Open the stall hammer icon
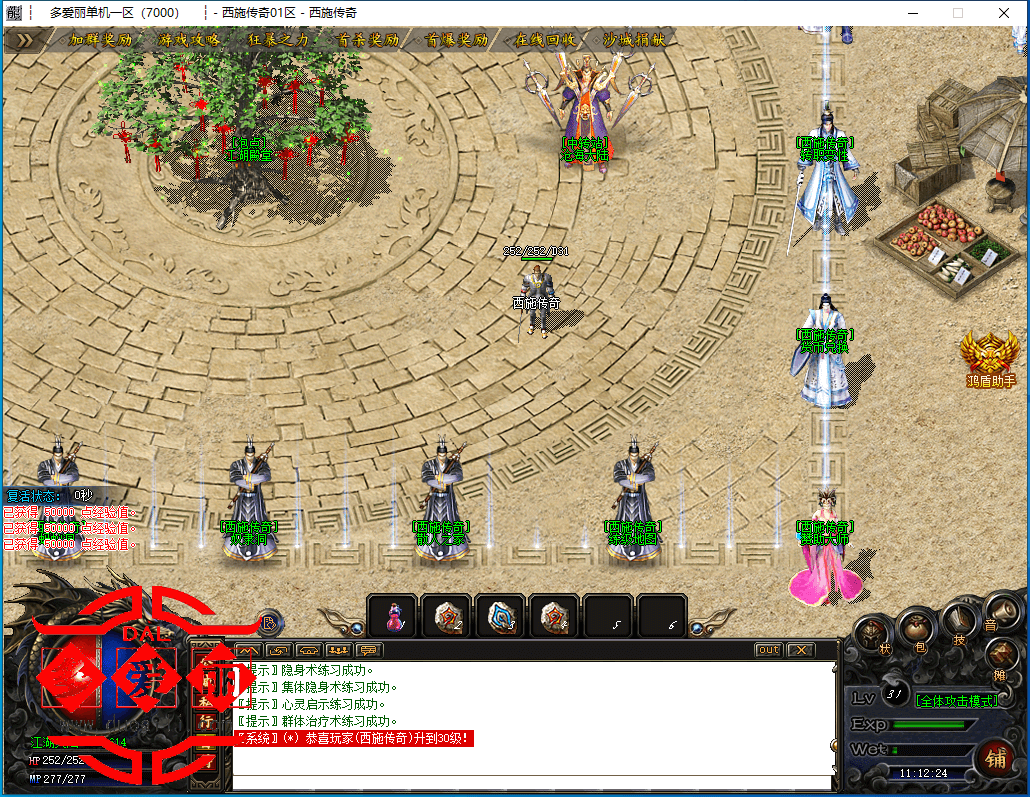Screen dimensions: 1030x797 [1000, 655]
